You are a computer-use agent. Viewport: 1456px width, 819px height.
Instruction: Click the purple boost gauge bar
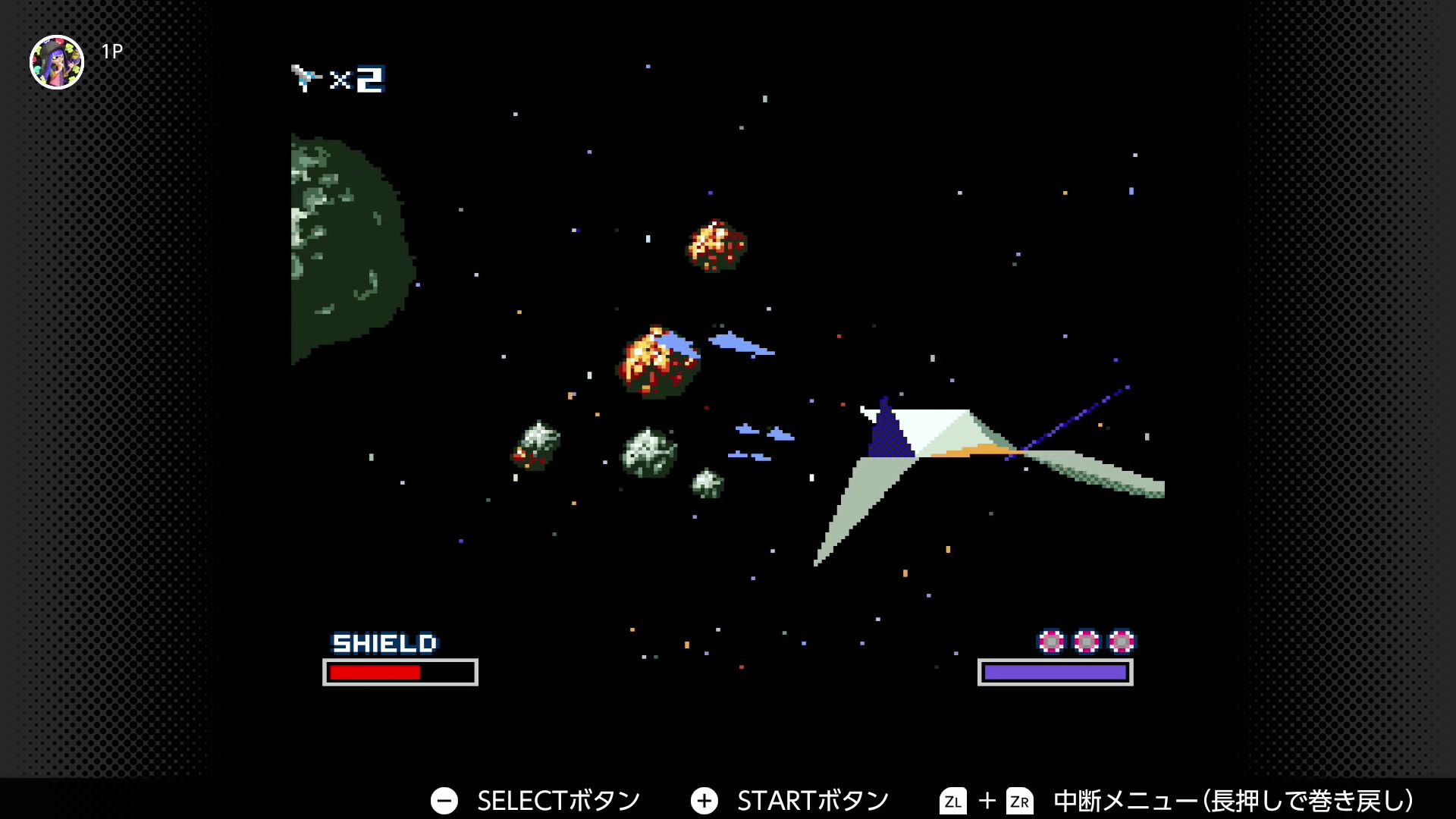1056,670
